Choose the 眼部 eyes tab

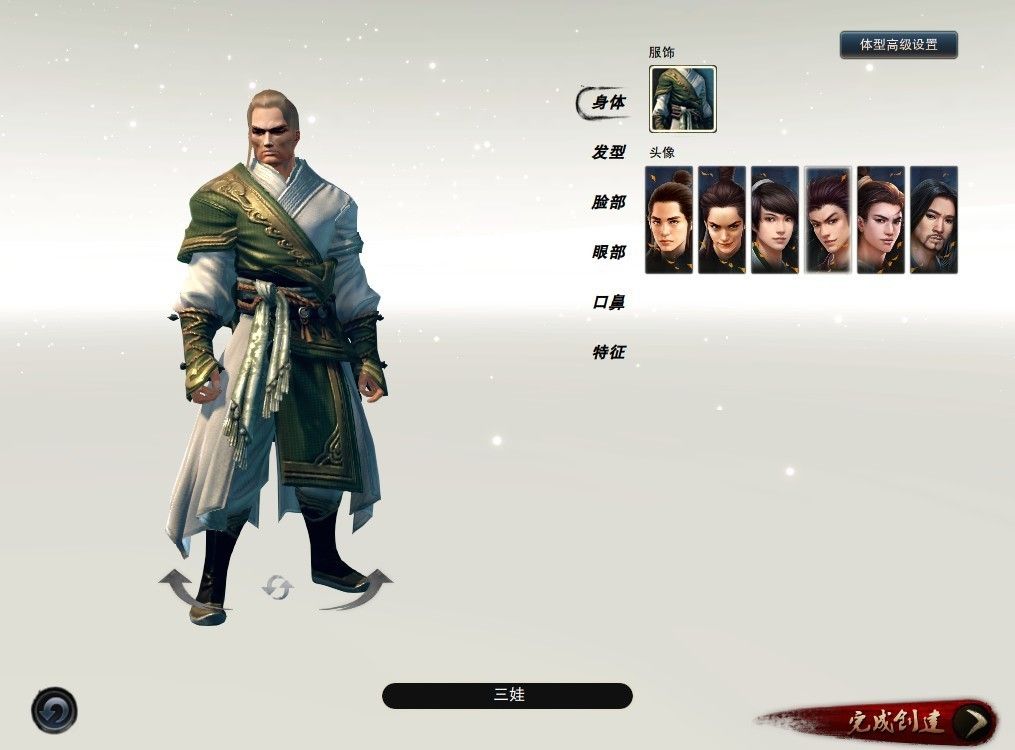click(608, 252)
